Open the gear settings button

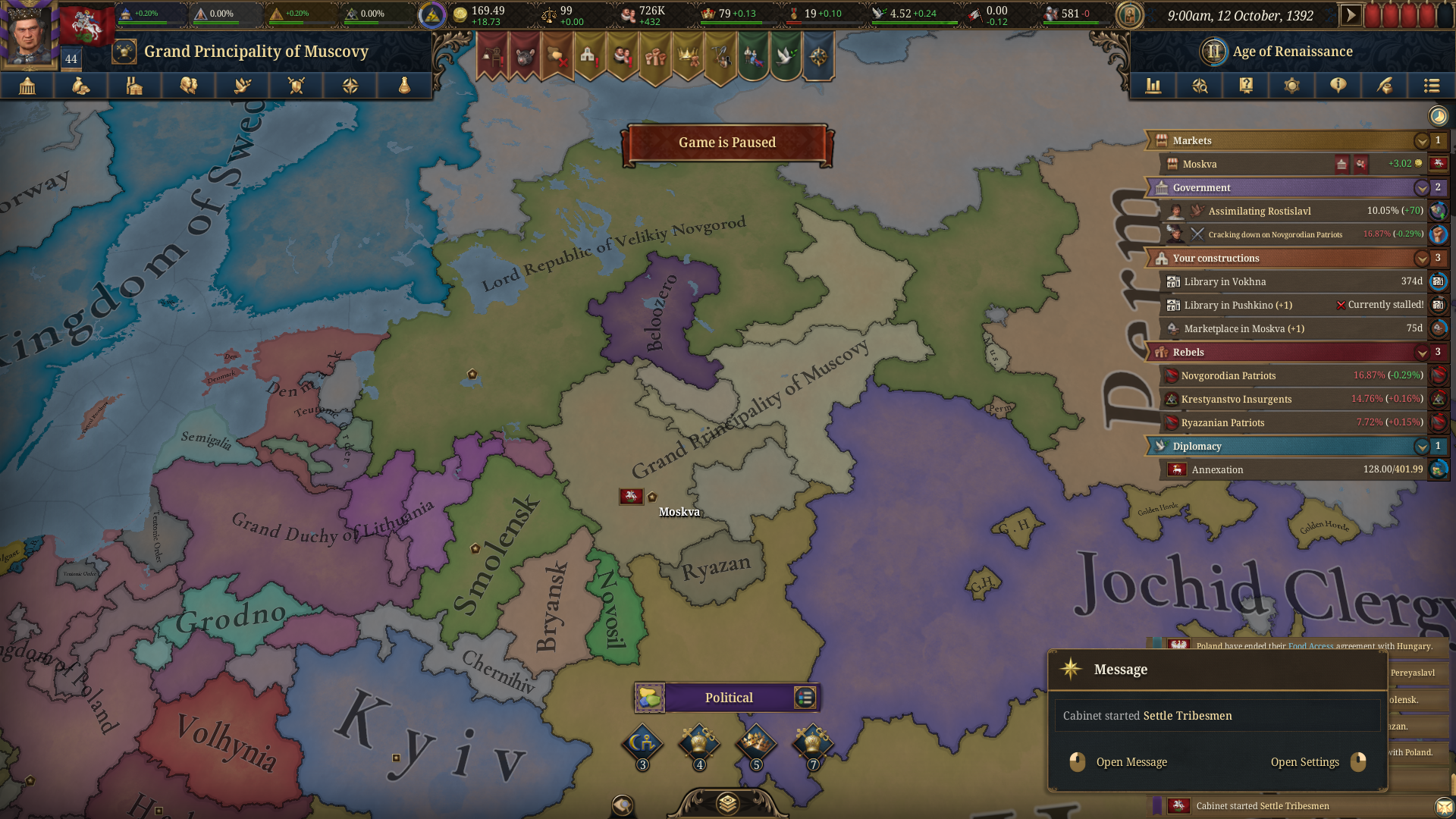(x=1292, y=86)
